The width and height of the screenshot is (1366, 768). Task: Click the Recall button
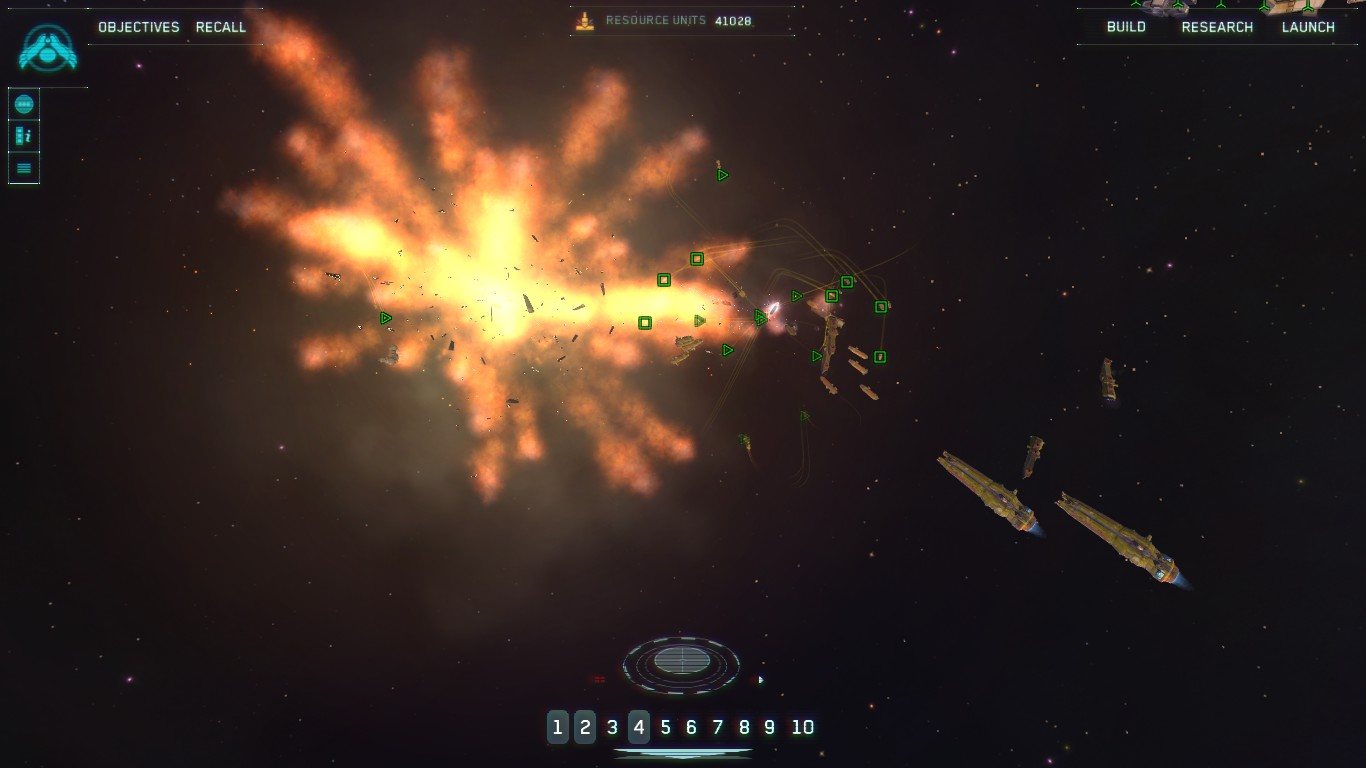221,27
